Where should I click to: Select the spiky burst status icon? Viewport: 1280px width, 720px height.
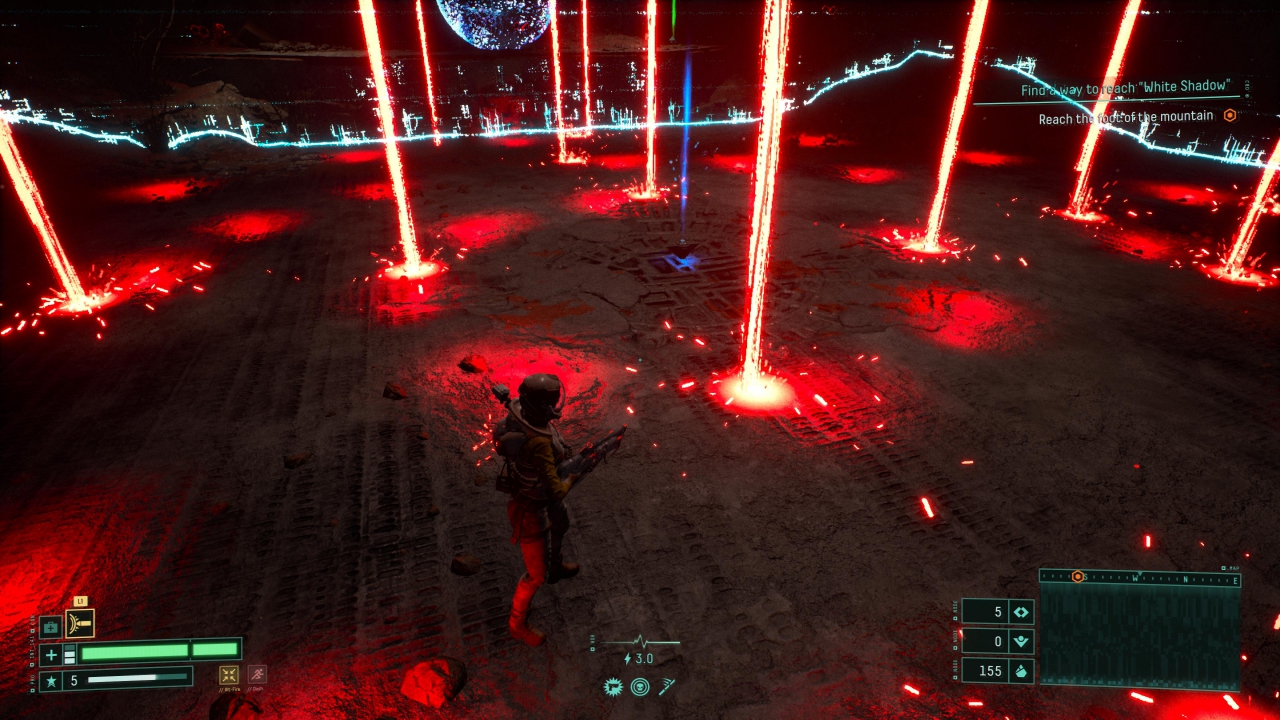tap(614, 687)
